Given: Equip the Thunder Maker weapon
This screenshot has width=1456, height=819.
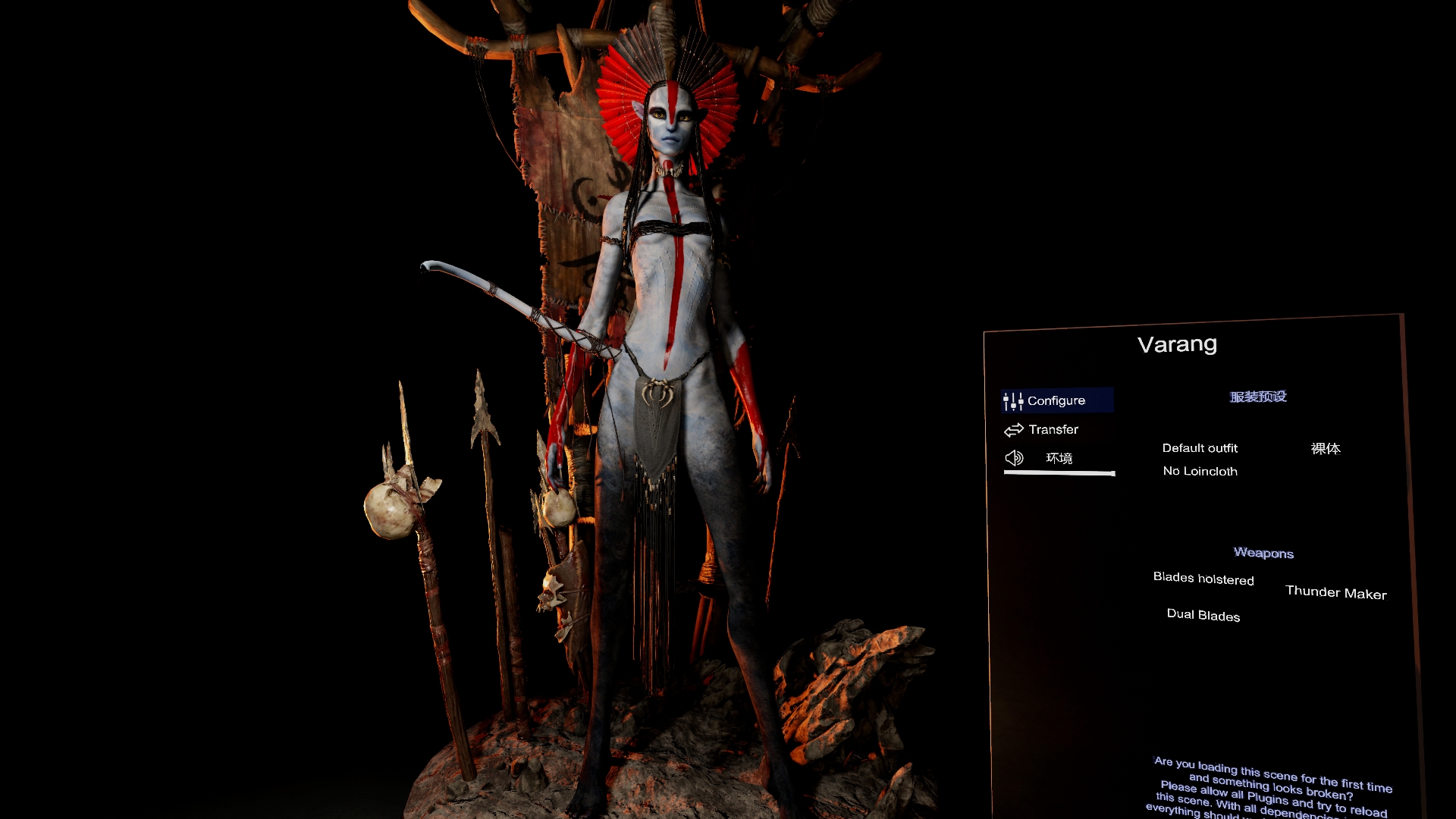Looking at the screenshot, I should coord(1335,592).
